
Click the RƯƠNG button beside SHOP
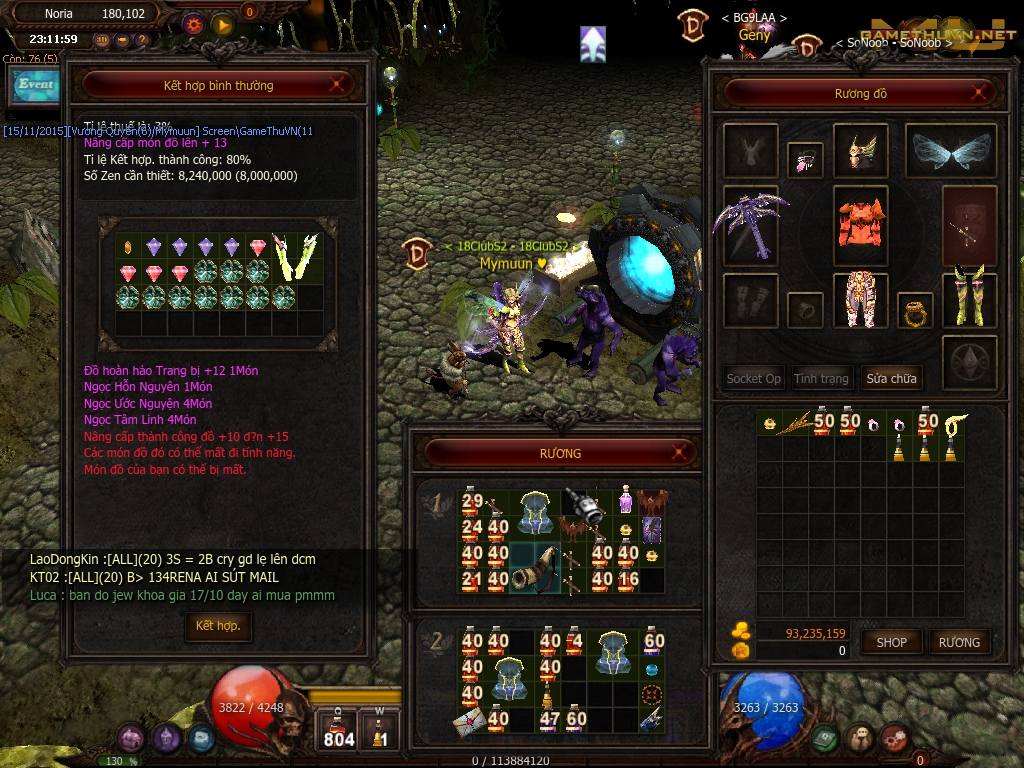[x=958, y=642]
